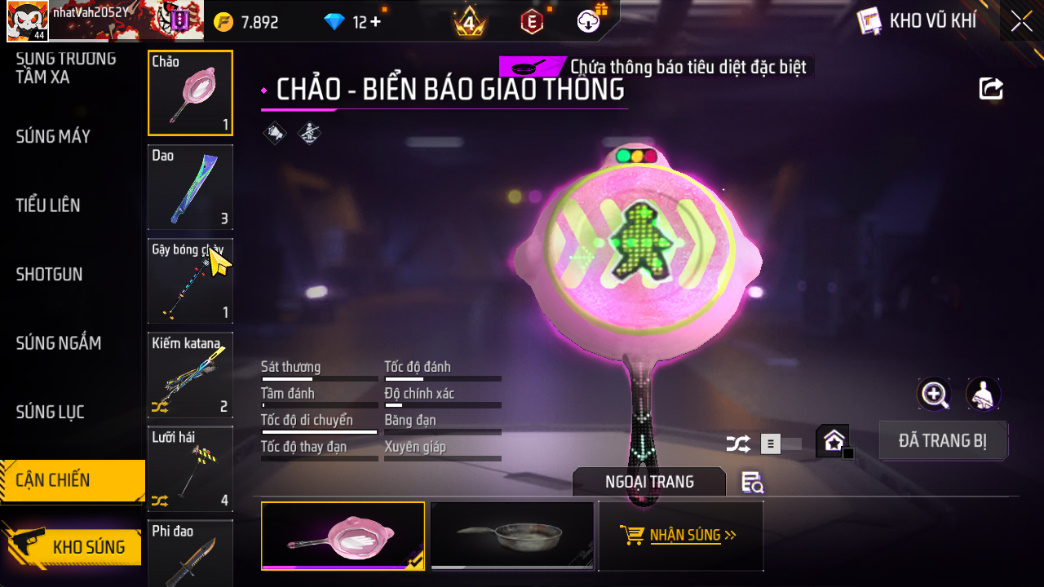Select the Kiếm katana weapon slot
This screenshot has width=1044, height=587.
pyautogui.click(x=190, y=376)
